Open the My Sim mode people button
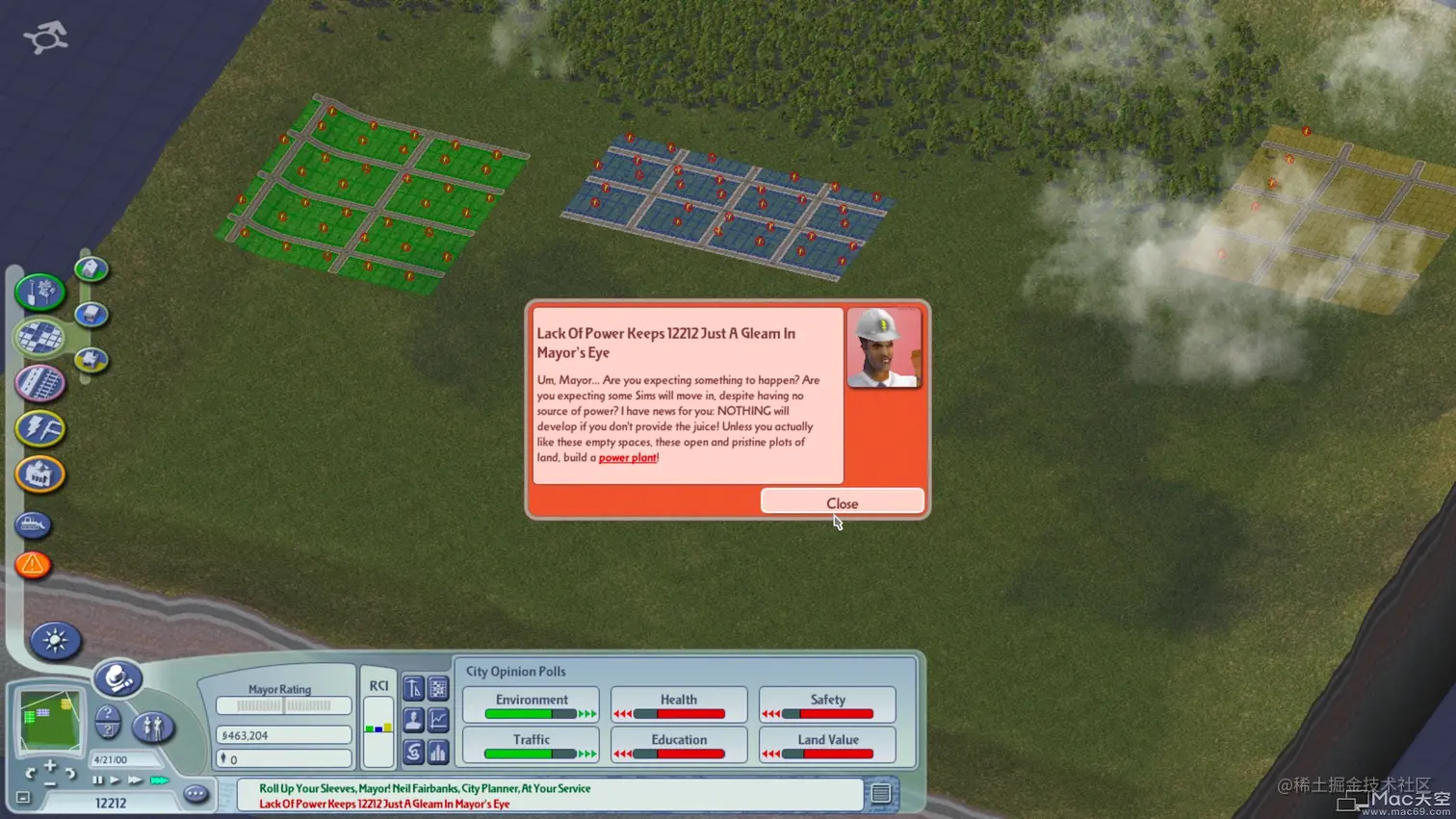The image size is (1456, 819). point(152,727)
